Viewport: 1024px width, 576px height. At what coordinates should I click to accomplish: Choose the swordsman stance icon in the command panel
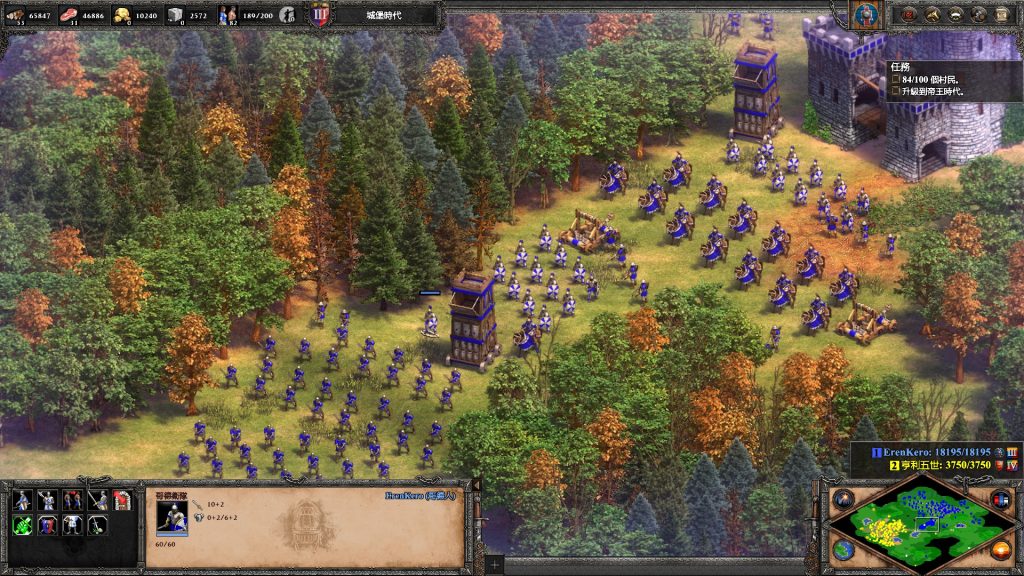click(47, 500)
